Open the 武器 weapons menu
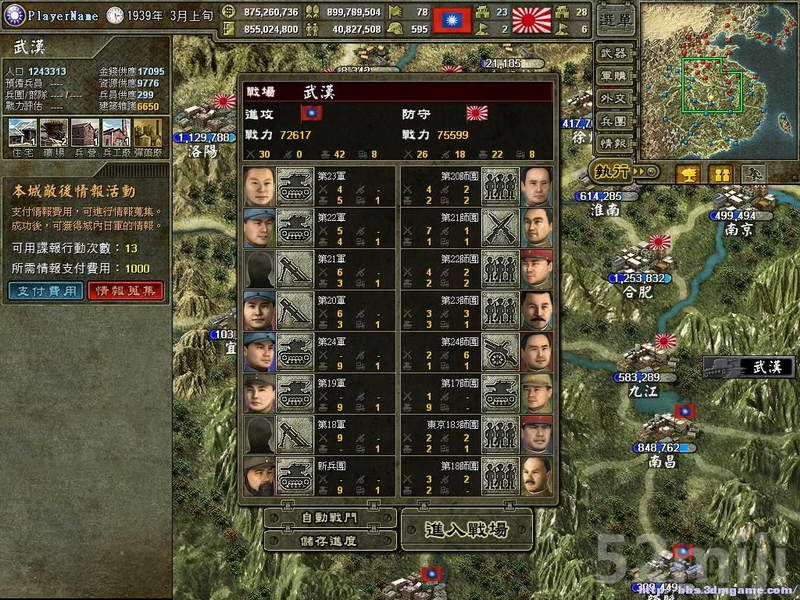 pos(616,53)
